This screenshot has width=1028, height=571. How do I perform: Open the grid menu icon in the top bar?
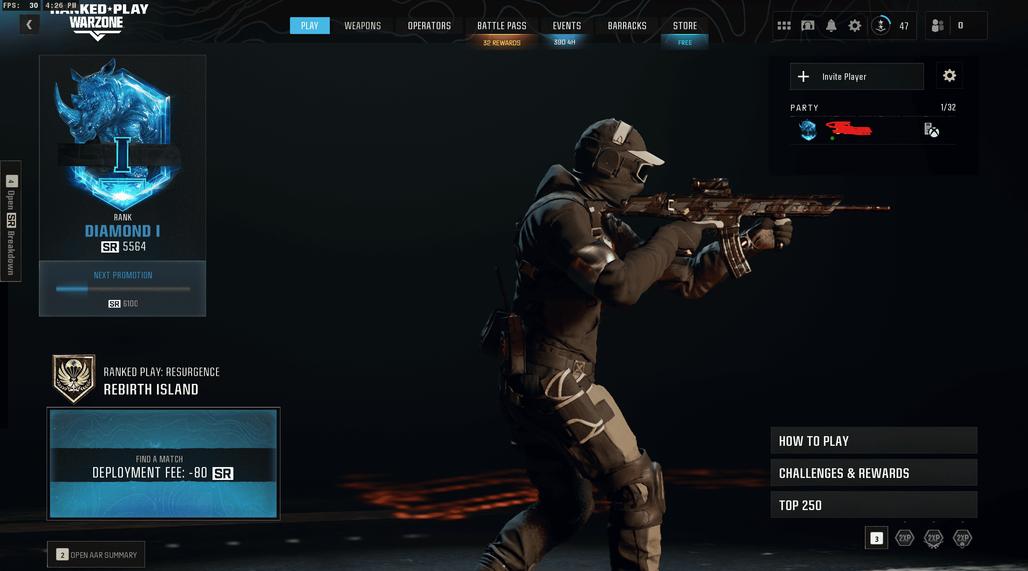pyautogui.click(x=783, y=26)
